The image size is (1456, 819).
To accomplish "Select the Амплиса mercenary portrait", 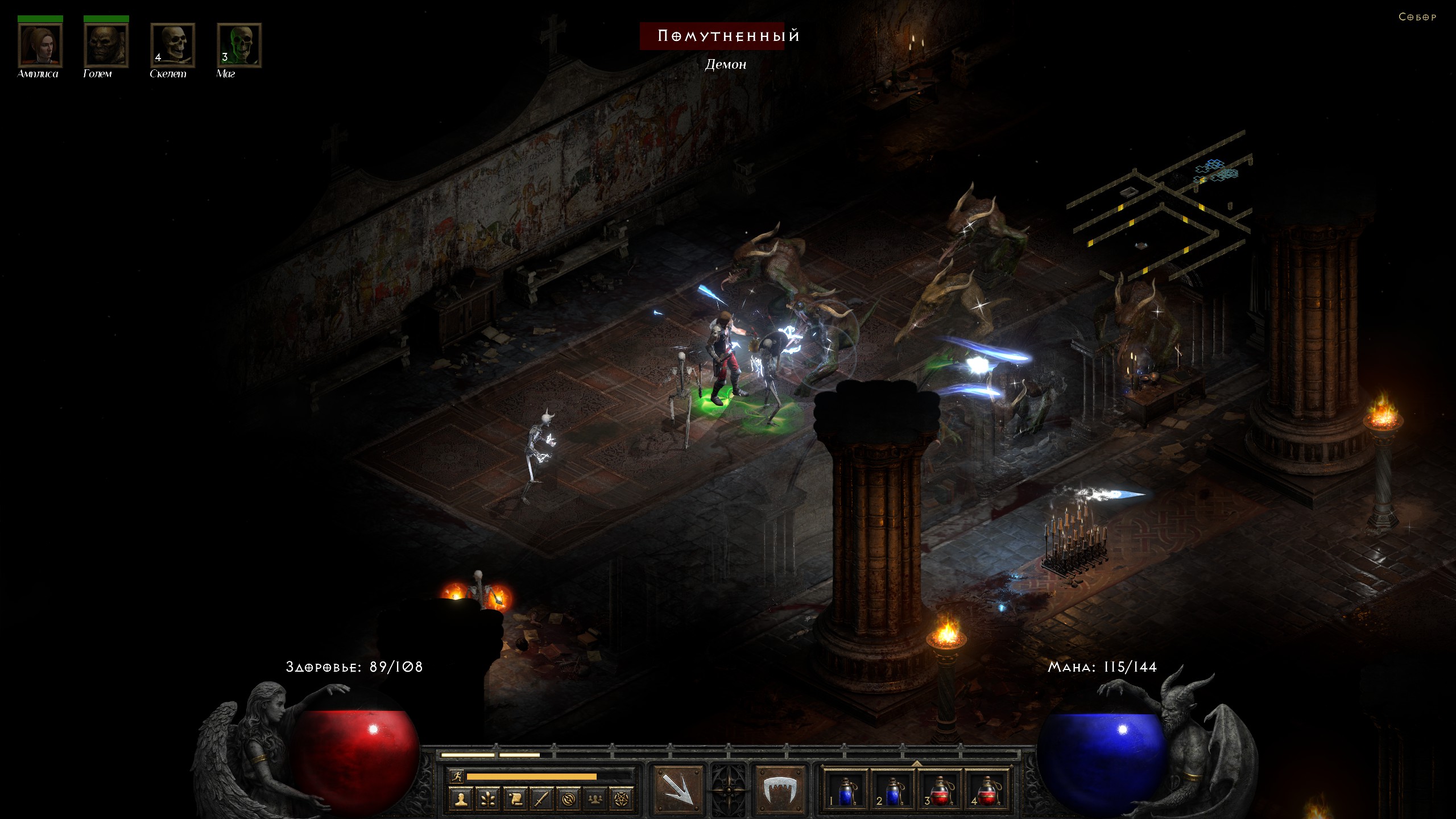I will pyautogui.click(x=40, y=45).
